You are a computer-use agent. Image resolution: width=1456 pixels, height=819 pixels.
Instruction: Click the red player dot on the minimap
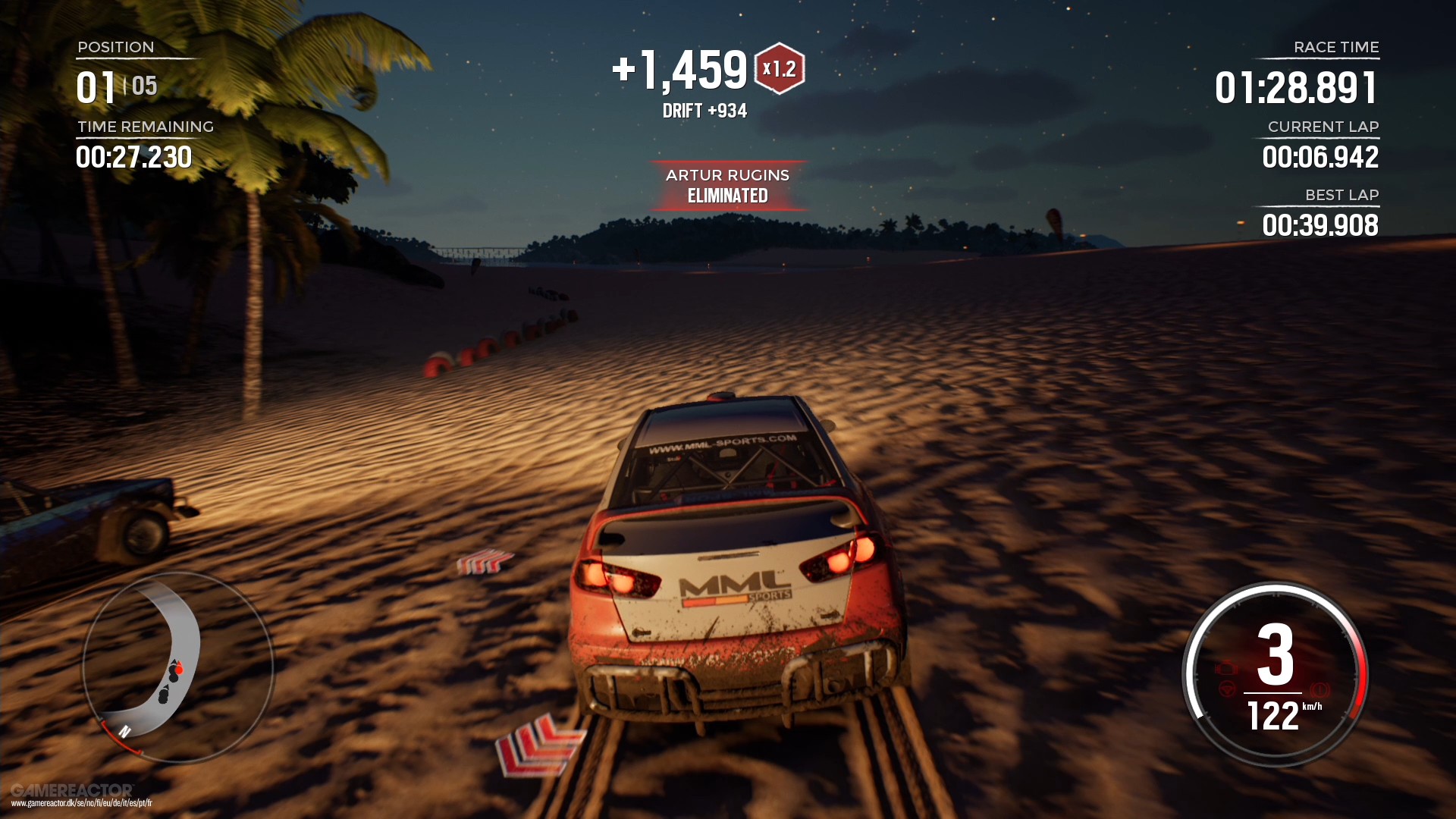point(179,670)
